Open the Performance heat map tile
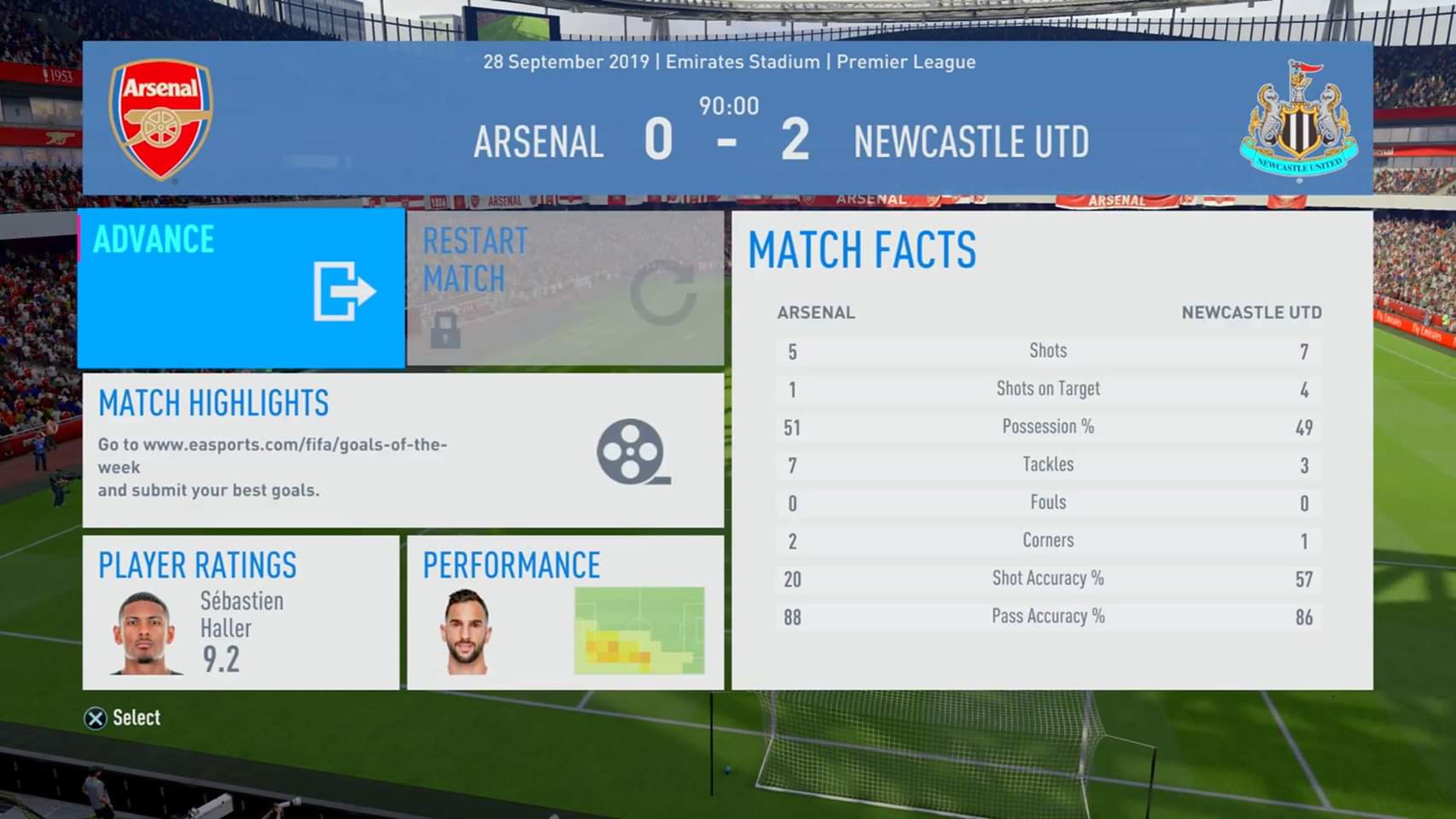Viewport: 1456px width, 819px height. [565, 612]
